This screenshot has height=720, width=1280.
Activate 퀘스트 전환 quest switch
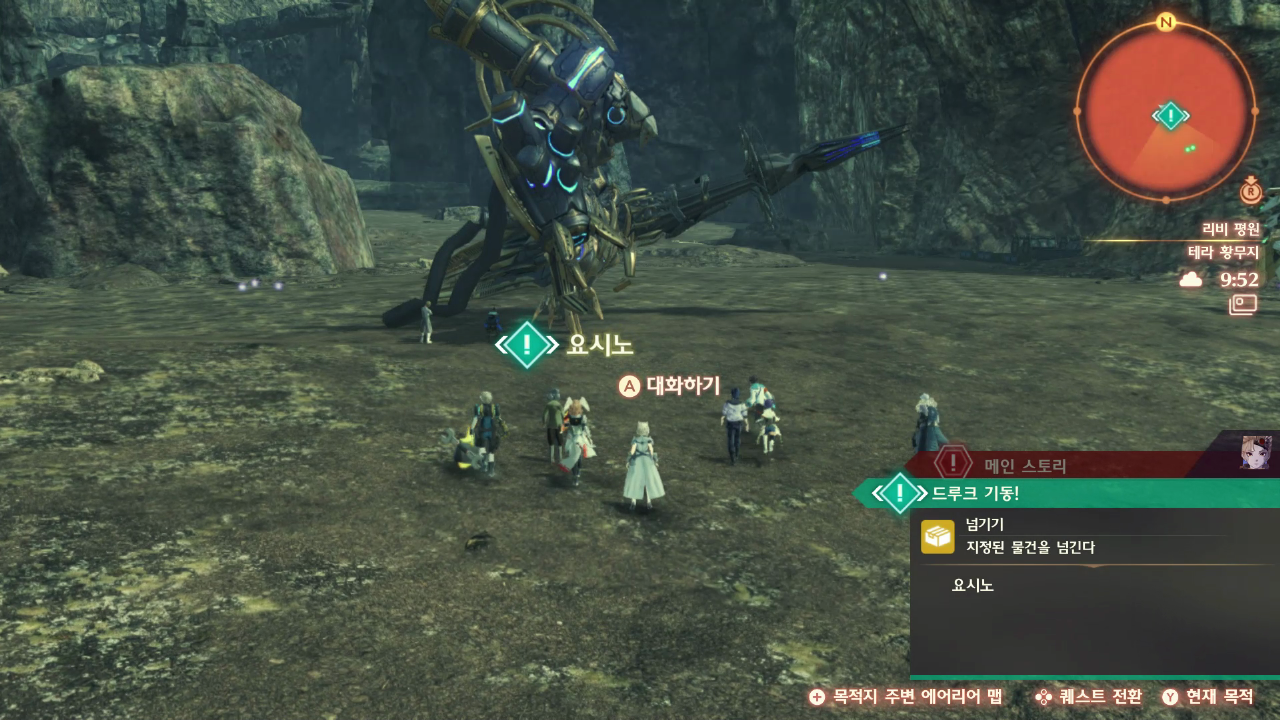(x=1088, y=697)
